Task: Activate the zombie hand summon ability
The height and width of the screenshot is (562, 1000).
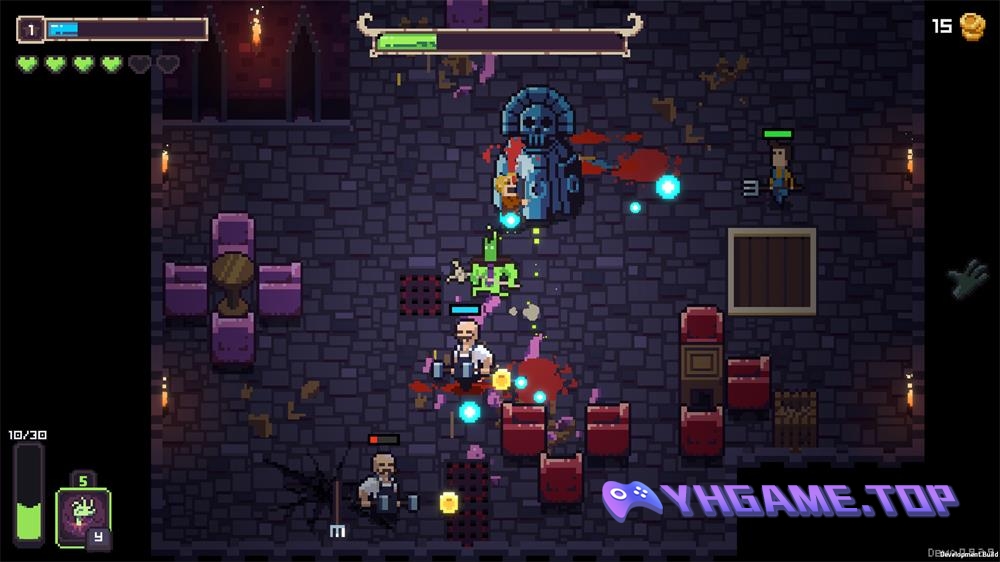Action: (x=82, y=516)
